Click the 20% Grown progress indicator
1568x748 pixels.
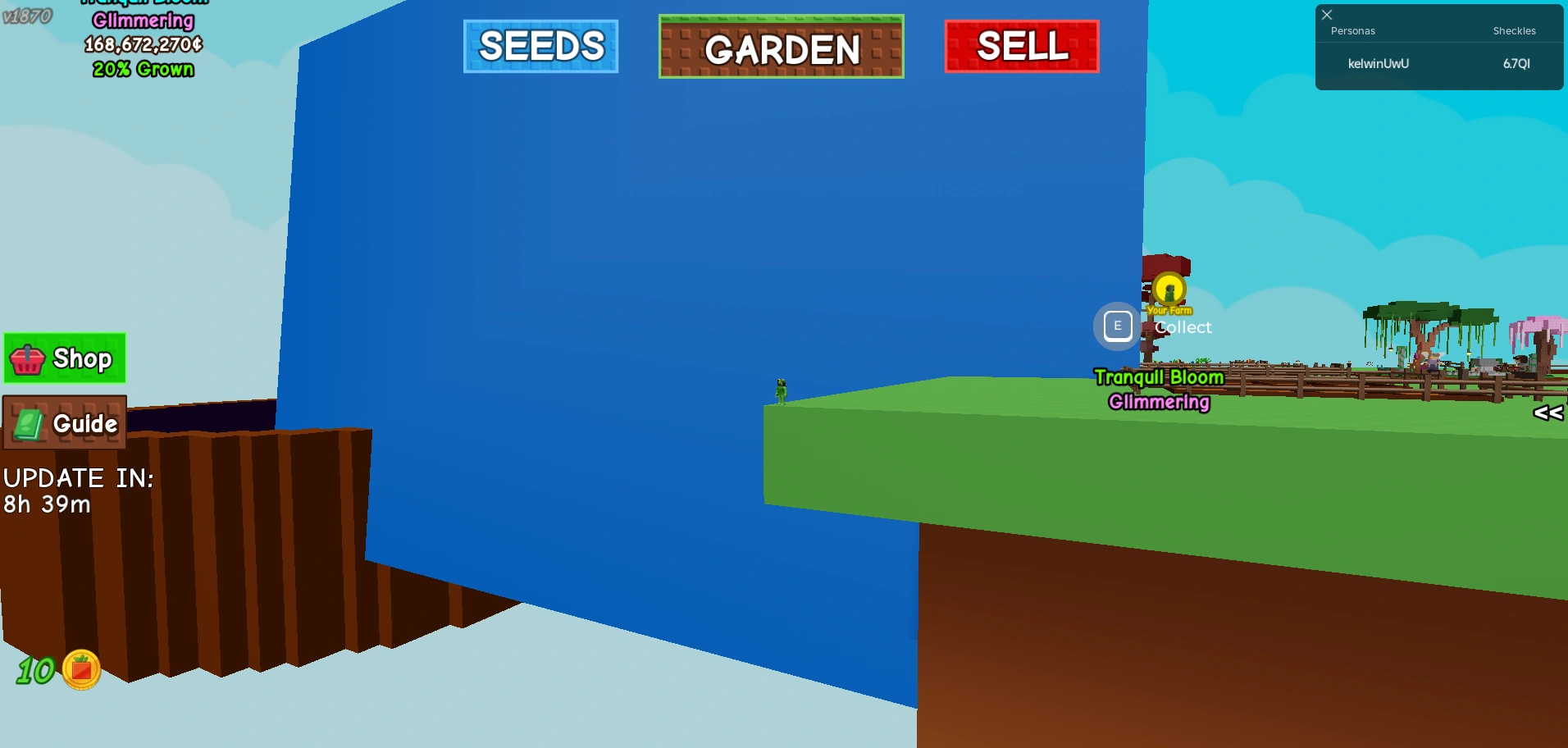click(144, 70)
